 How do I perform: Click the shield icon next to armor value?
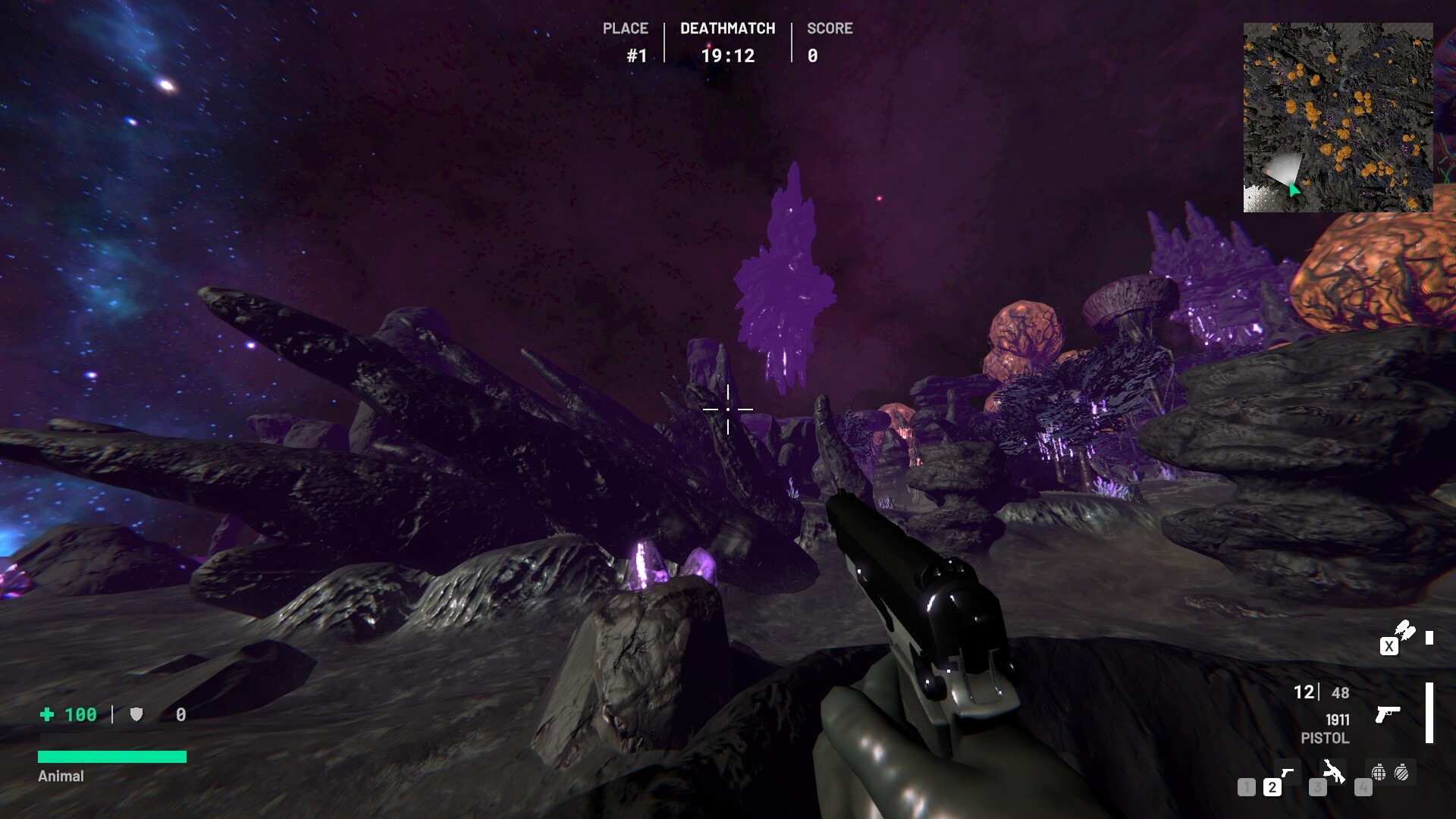[x=136, y=714]
